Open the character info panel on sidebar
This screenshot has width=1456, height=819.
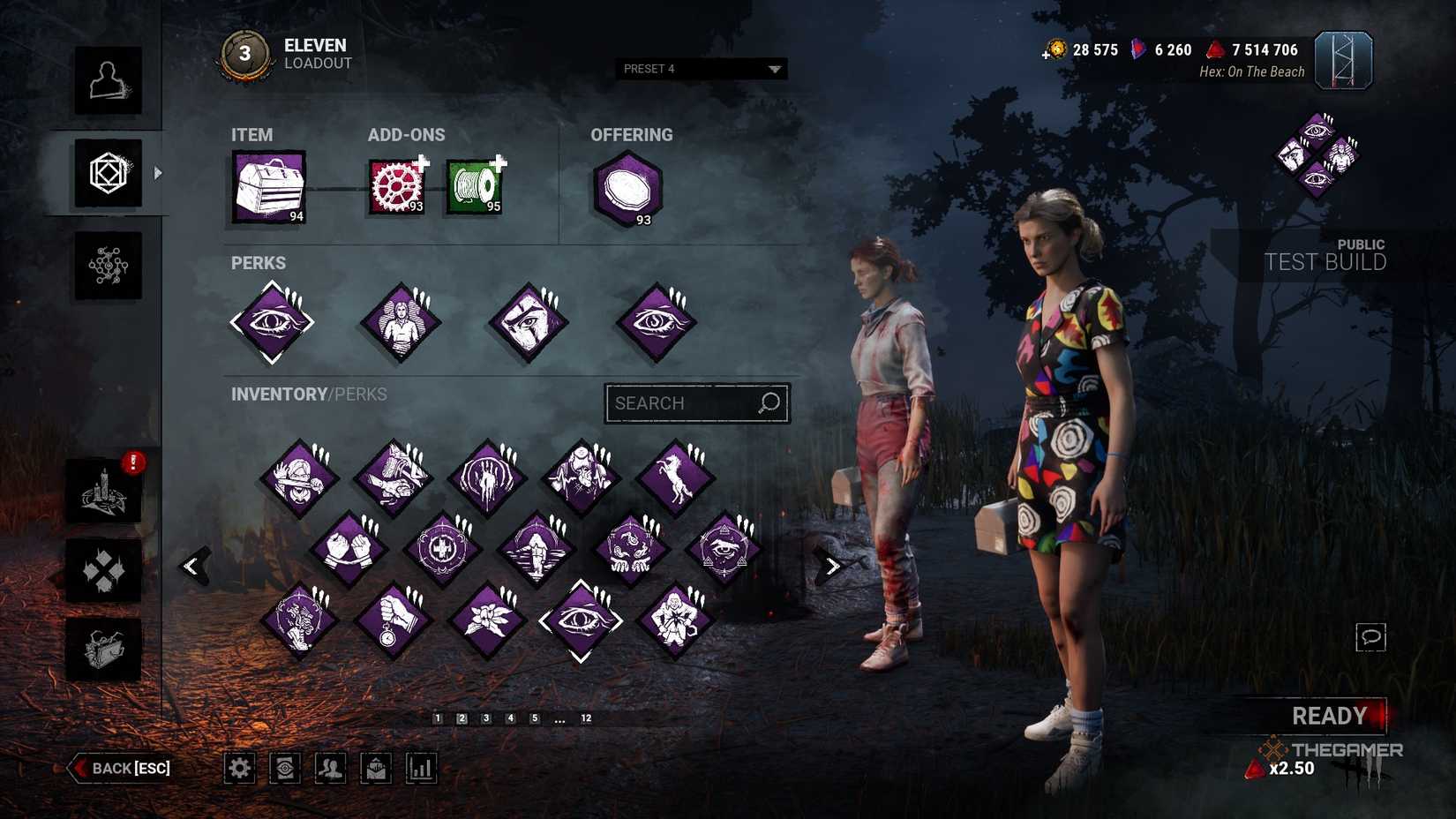pyautogui.click(x=108, y=82)
